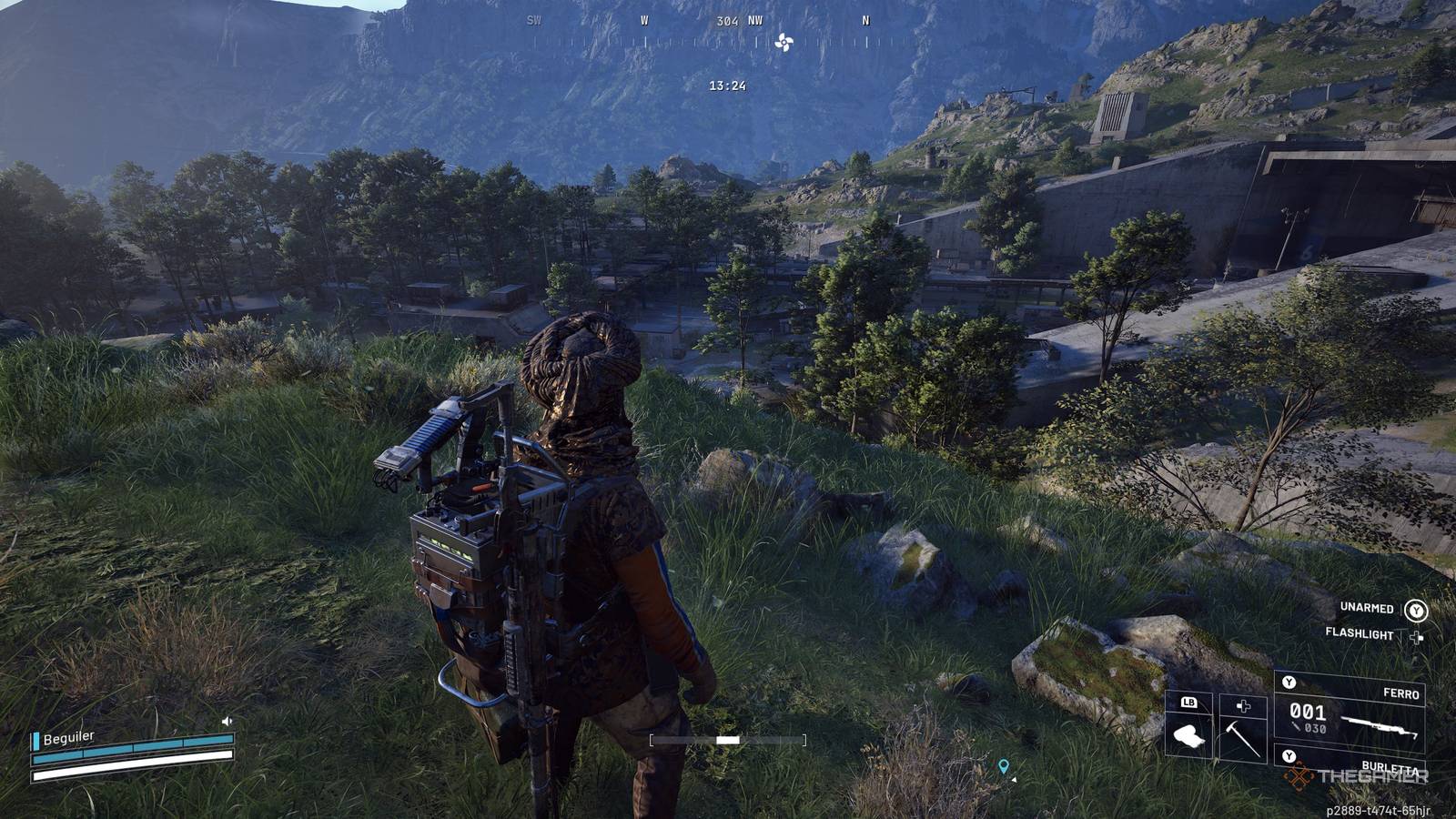Toggle the speaker mute icon above Beguiler
The height and width of the screenshot is (819, 1456).
pyautogui.click(x=227, y=721)
